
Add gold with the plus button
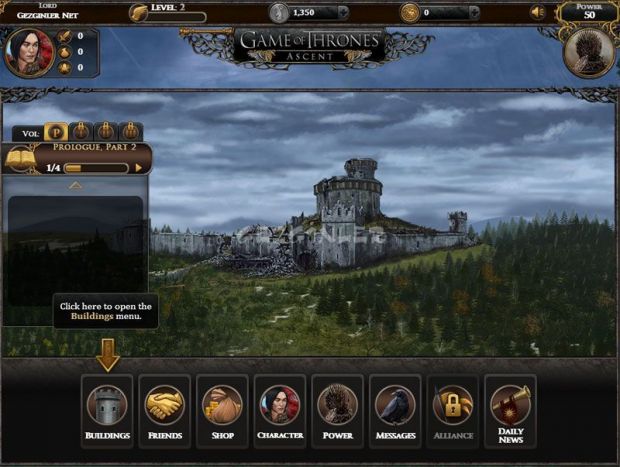474,13
